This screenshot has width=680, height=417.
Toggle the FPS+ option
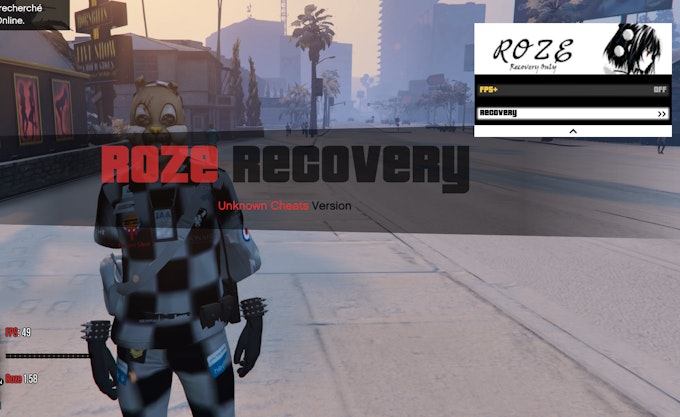click(573, 89)
